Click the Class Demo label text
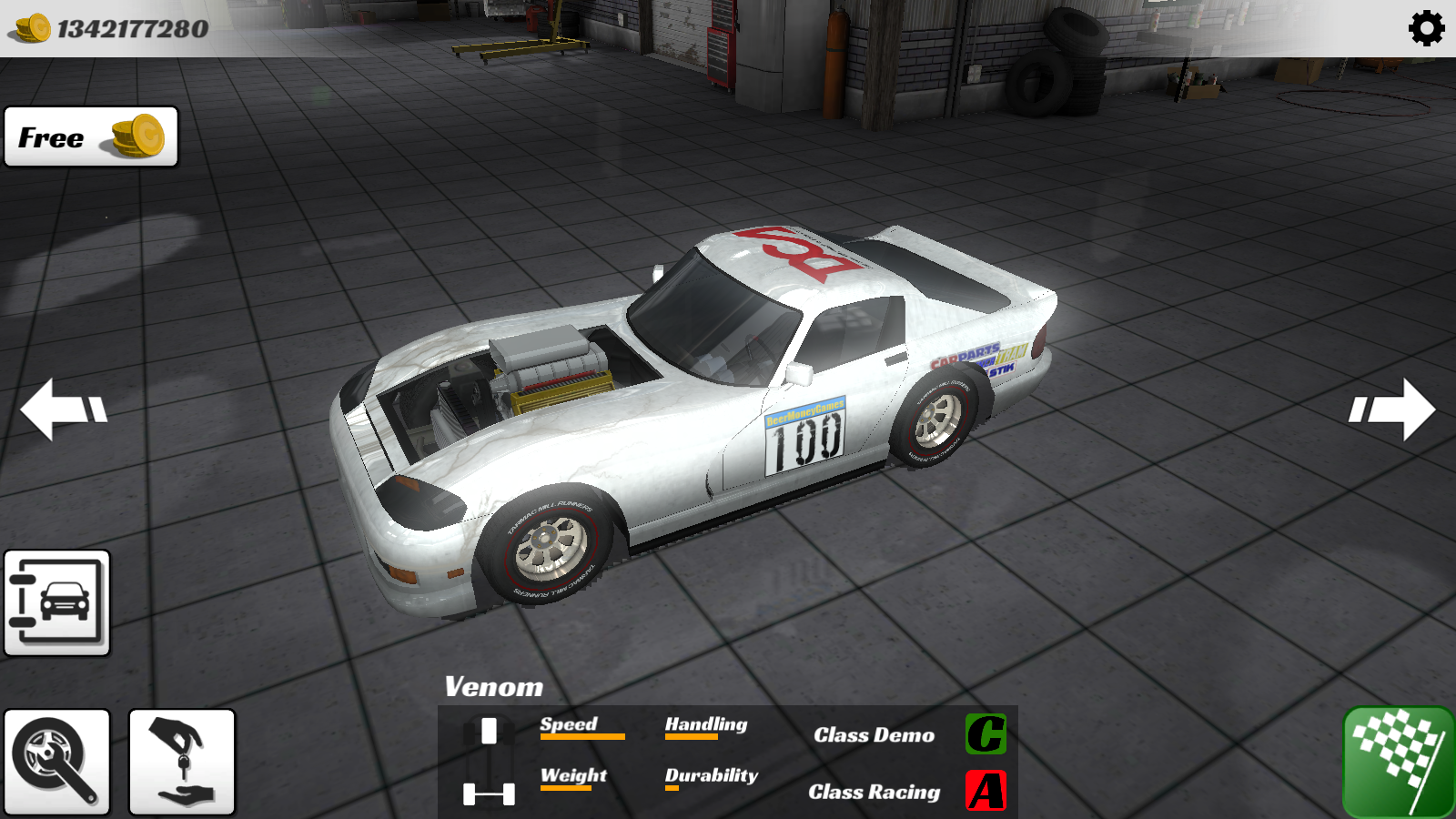 [873, 735]
